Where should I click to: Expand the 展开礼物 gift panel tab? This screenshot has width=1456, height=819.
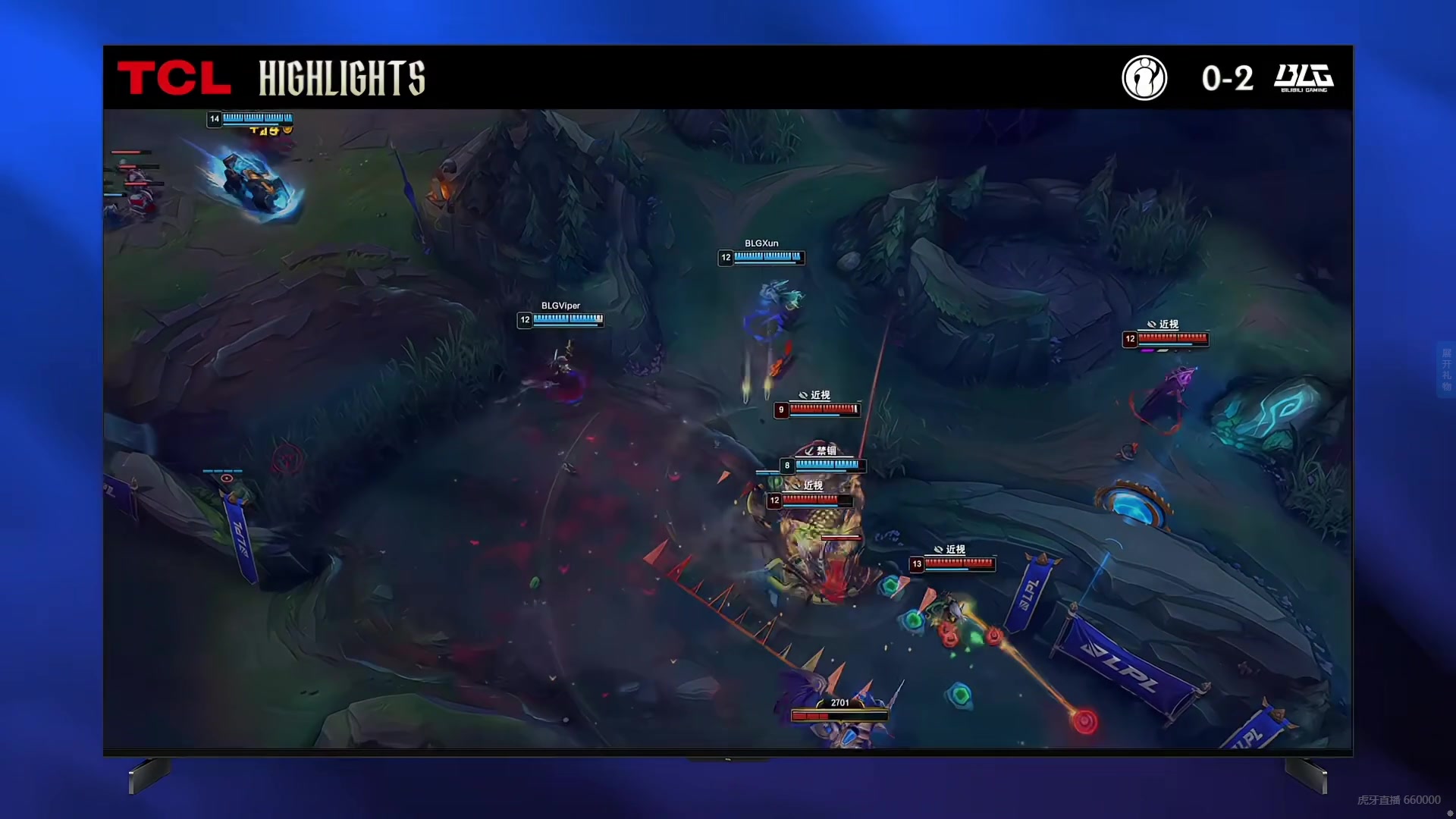click(x=1446, y=369)
